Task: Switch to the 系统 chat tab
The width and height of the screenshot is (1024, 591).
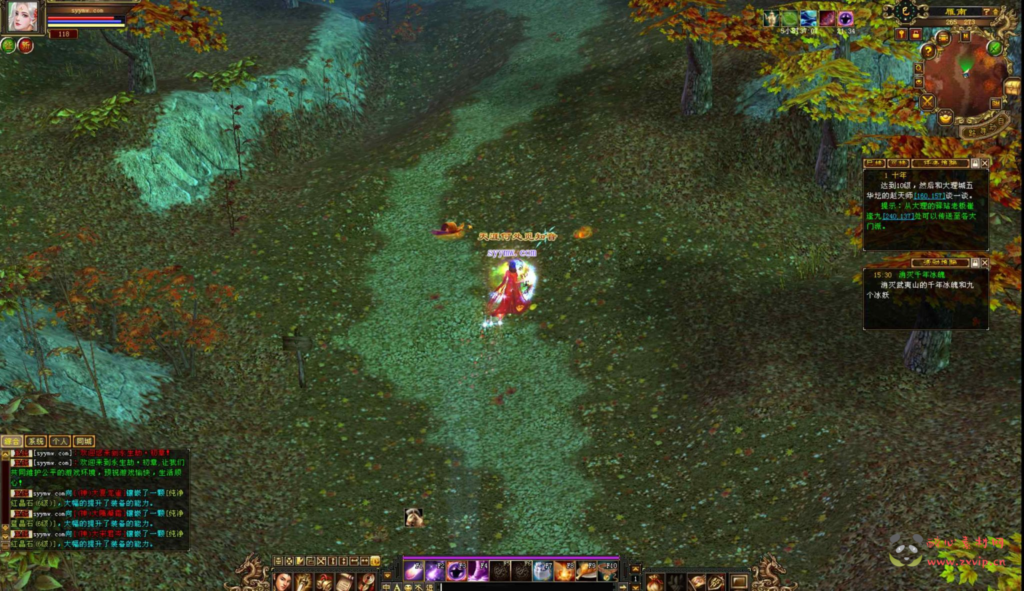Action: [x=35, y=441]
